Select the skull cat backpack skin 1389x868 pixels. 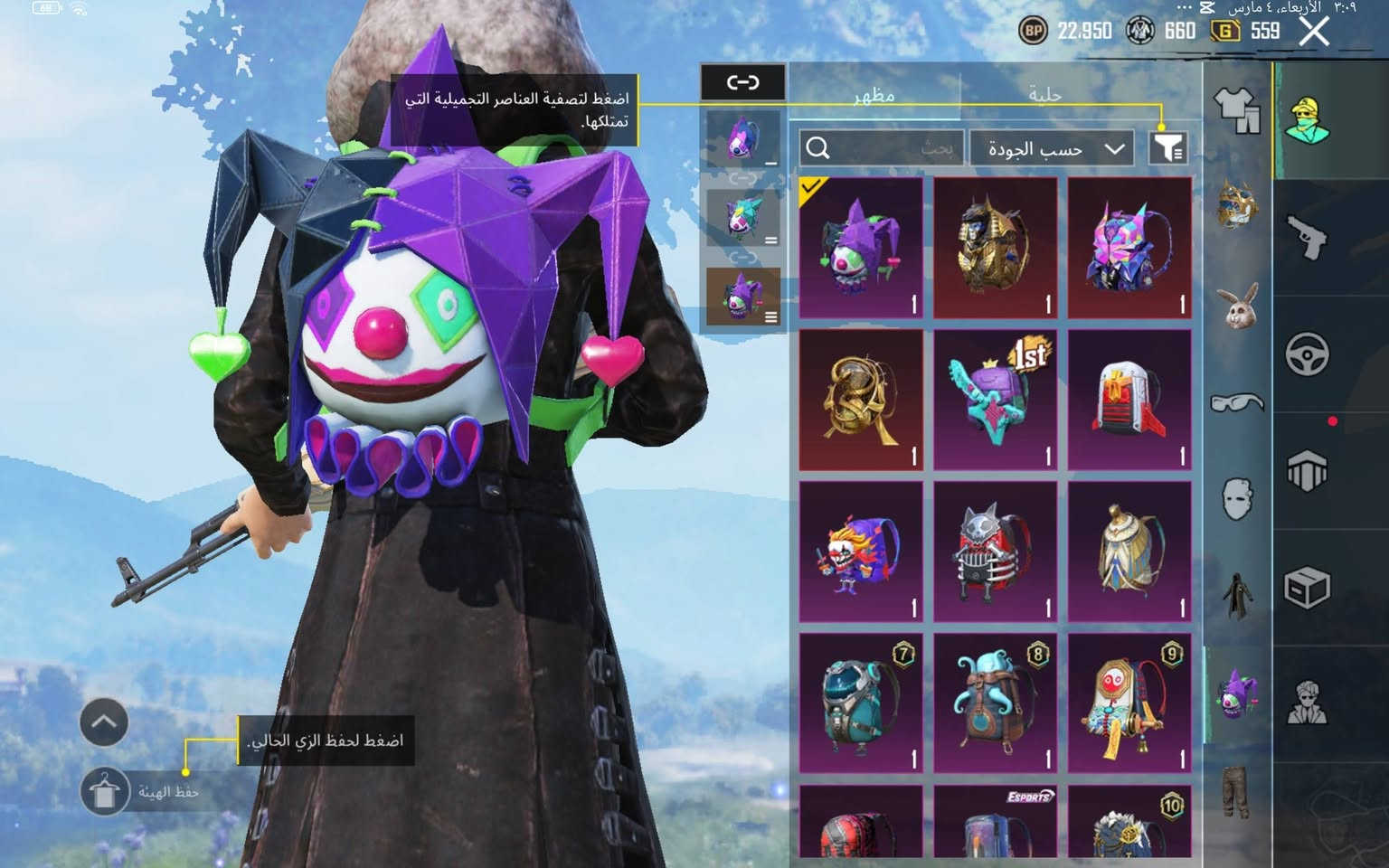(x=995, y=552)
